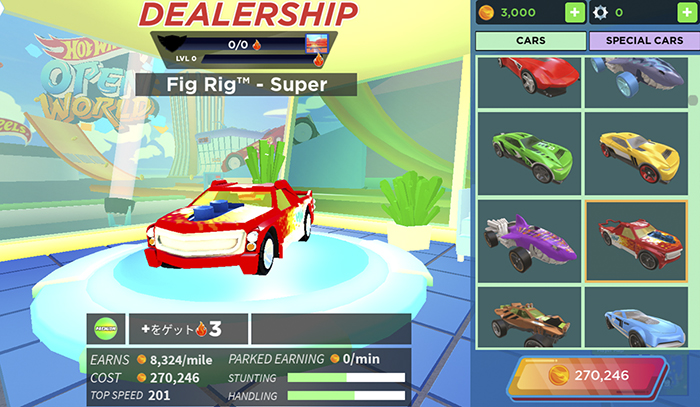Choose the brown buggy car thumbnail
Viewport: 700px width, 407px height.
click(x=527, y=320)
